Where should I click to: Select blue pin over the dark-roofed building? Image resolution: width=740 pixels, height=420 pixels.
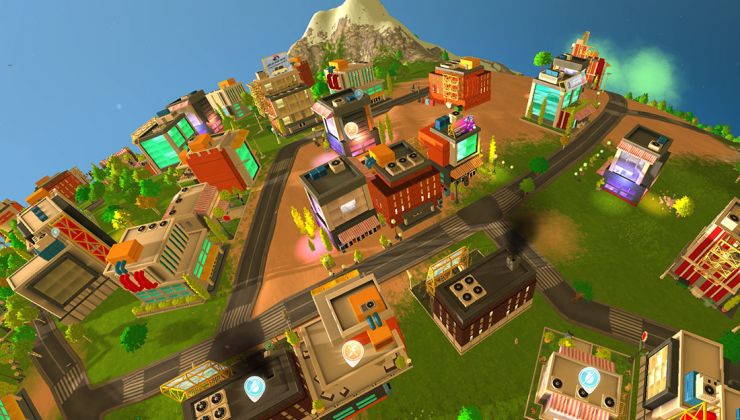pyautogui.click(x=253, y=386)
